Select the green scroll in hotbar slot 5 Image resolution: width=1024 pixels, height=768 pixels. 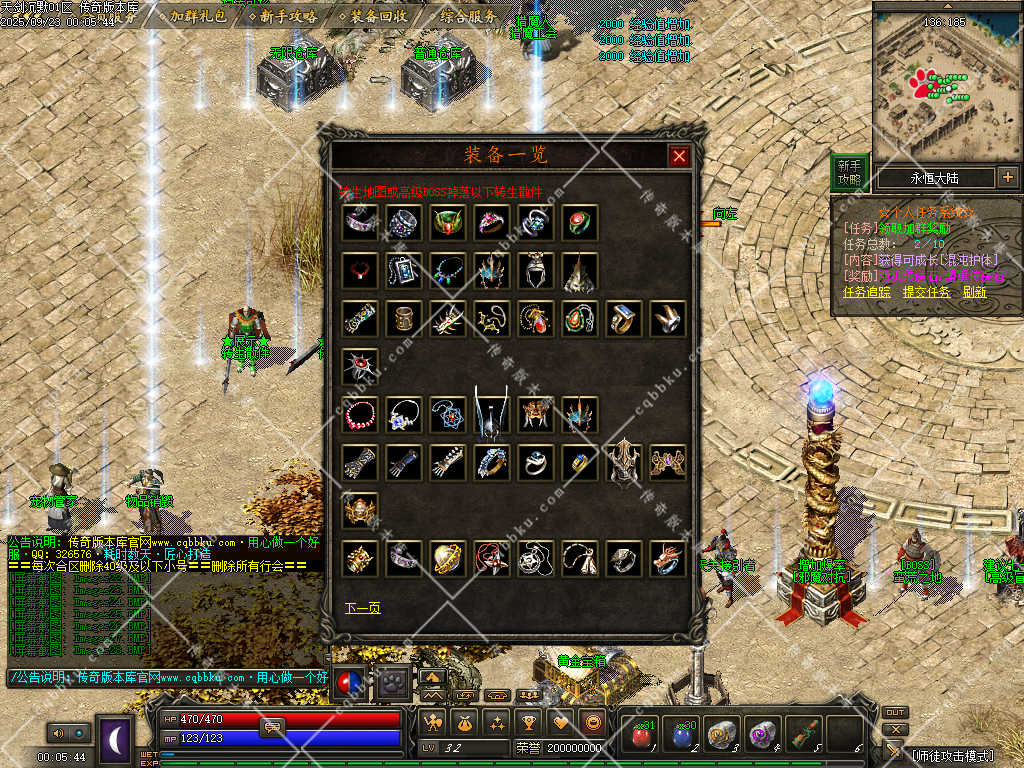(x=805, y=735)
